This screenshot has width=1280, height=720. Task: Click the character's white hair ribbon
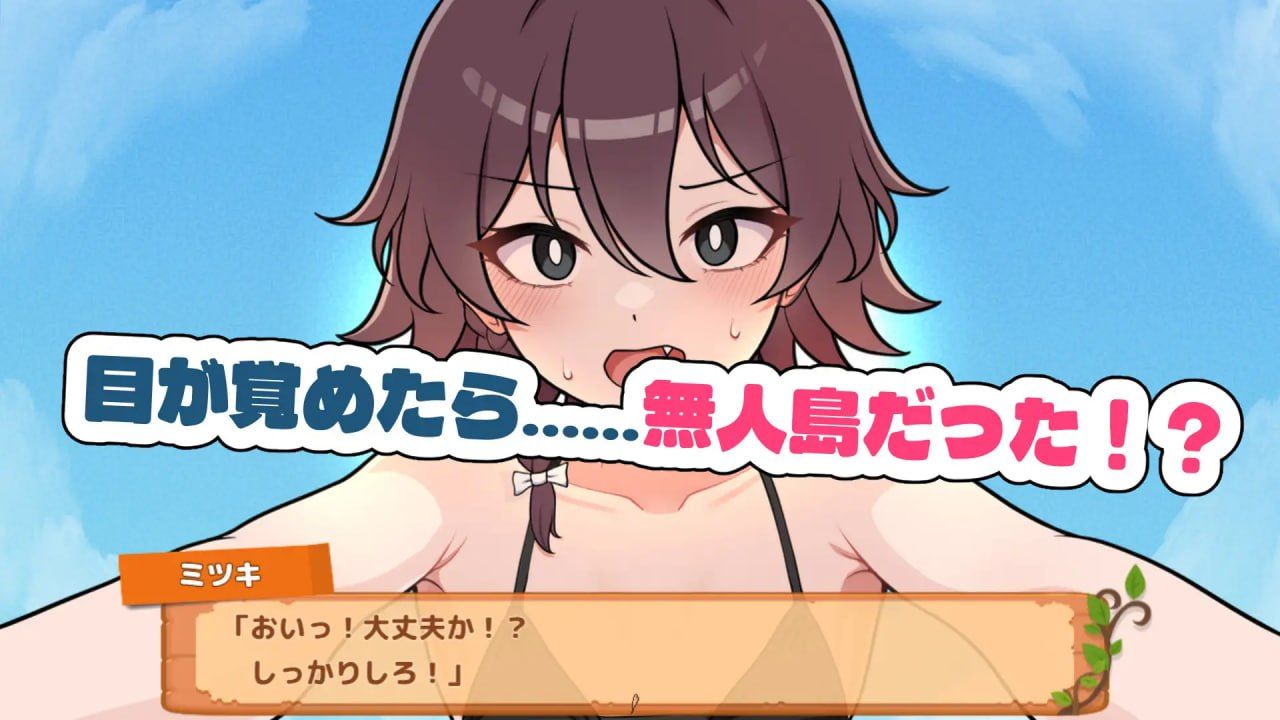click(538, 480)
